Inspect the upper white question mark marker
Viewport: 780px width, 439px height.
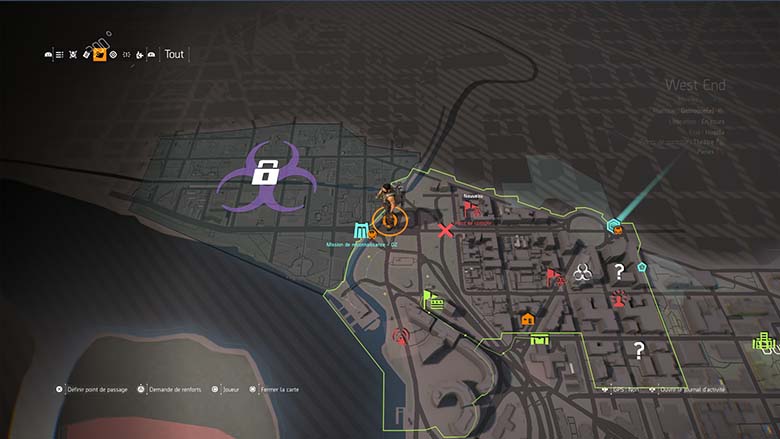point(619,270)
